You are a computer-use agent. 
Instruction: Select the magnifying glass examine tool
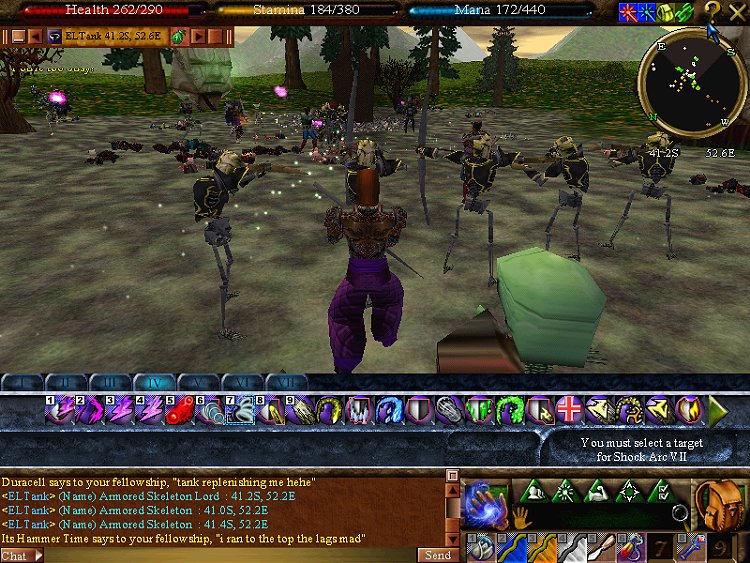[x=681, y=514]
